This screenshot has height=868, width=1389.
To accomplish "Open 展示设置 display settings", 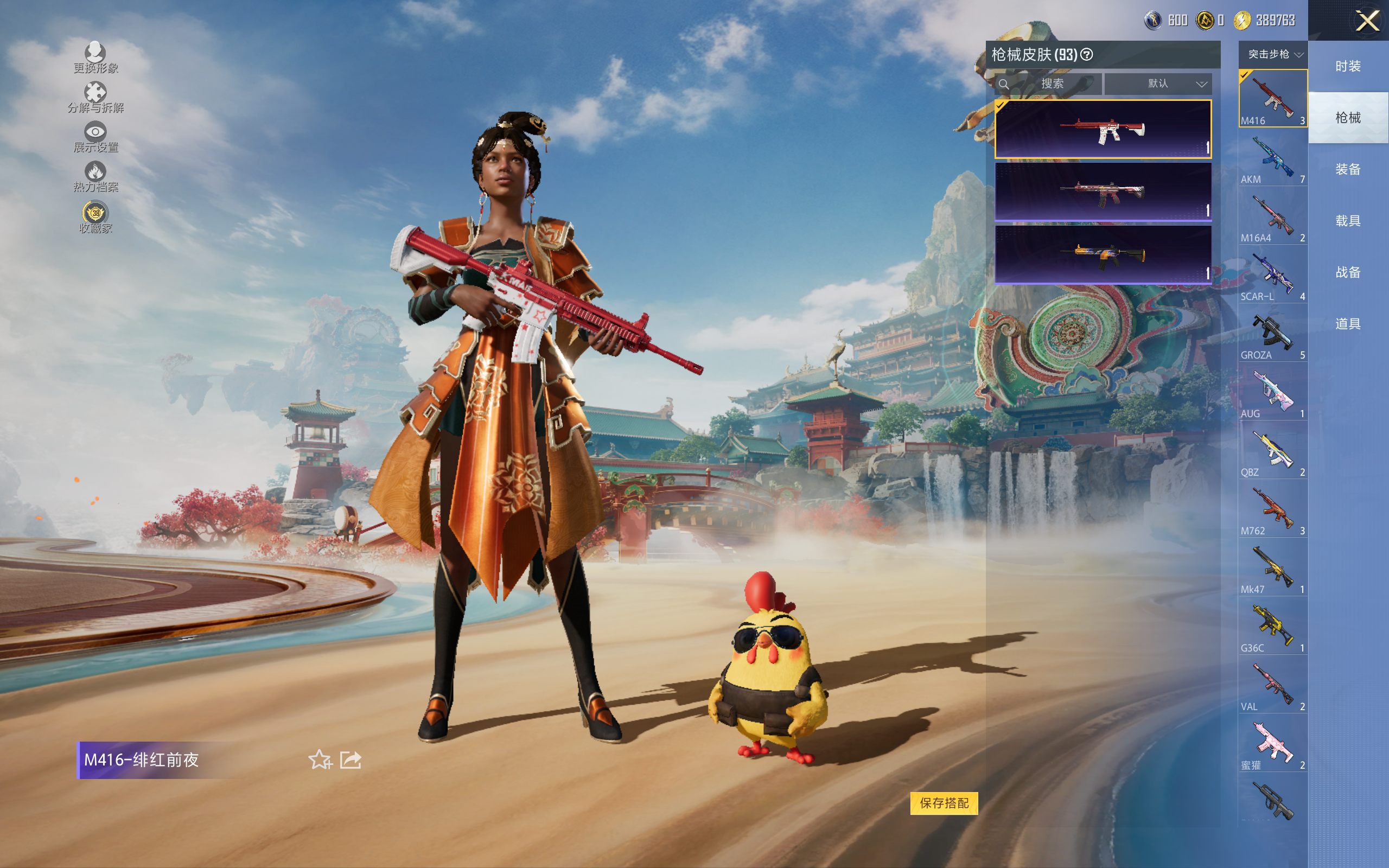I will click(95, 137).
